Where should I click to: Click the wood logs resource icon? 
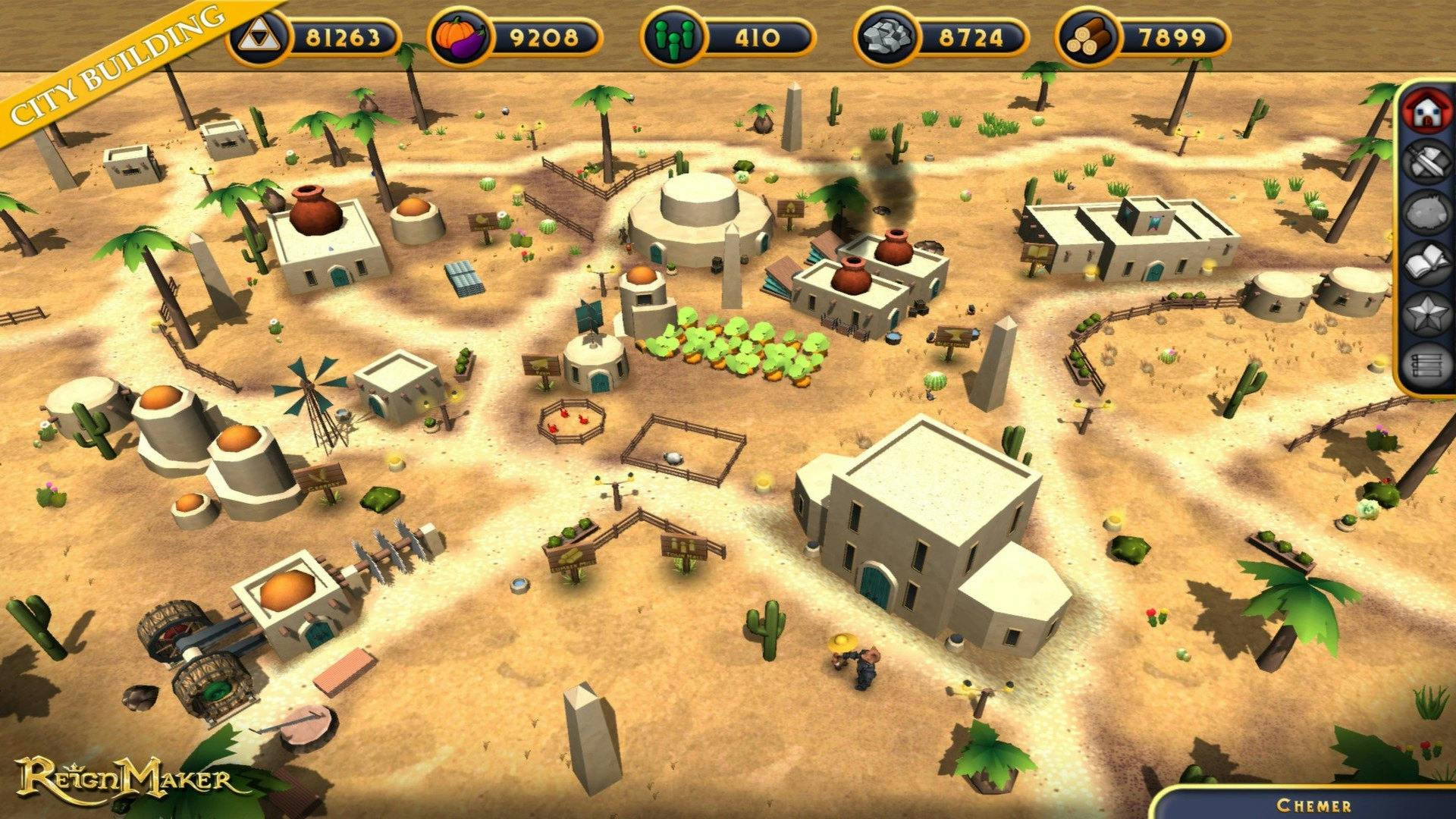pos(1086,34)
